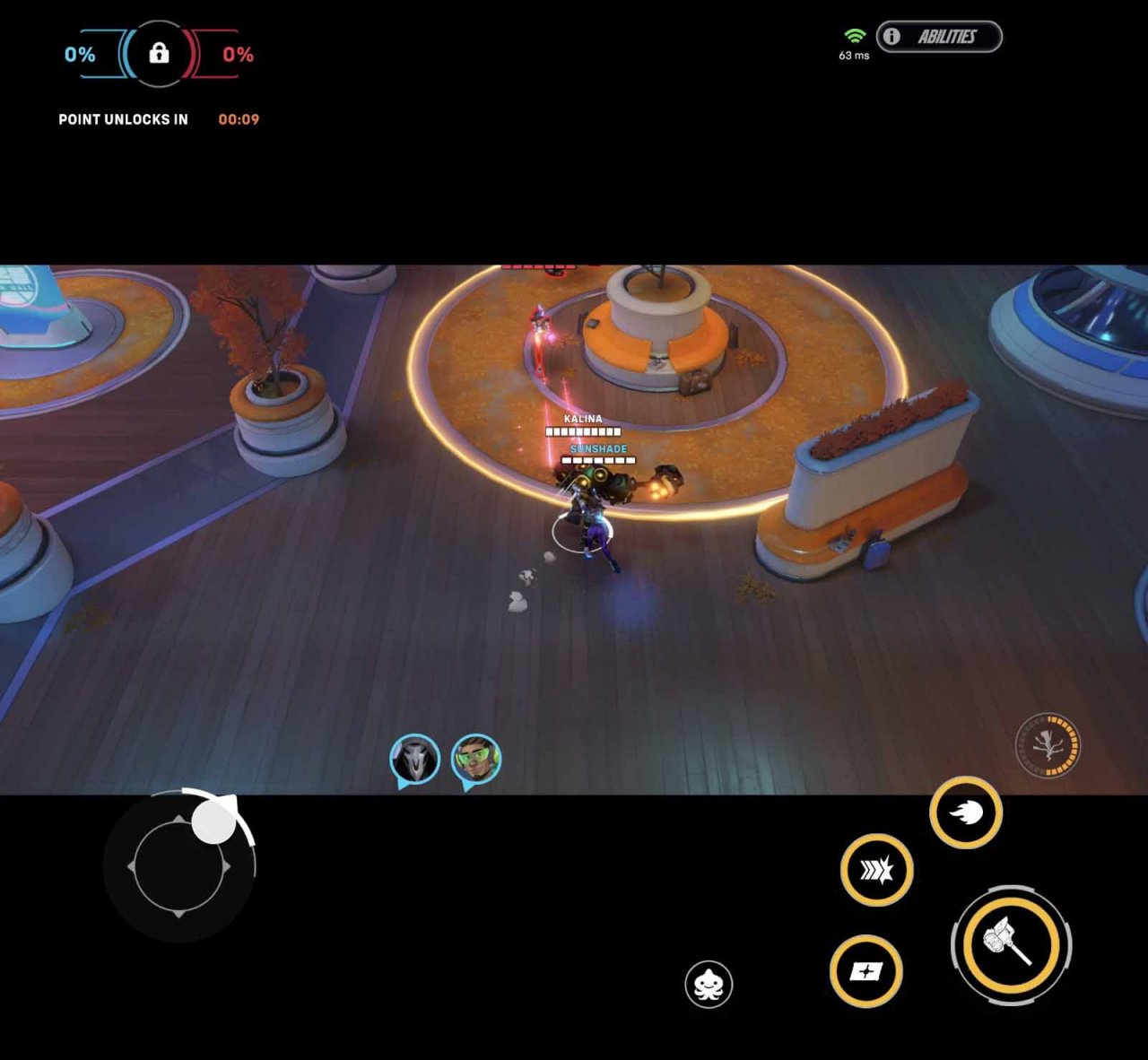Select the Reaper teammate portrait

(x=413, y=756)
